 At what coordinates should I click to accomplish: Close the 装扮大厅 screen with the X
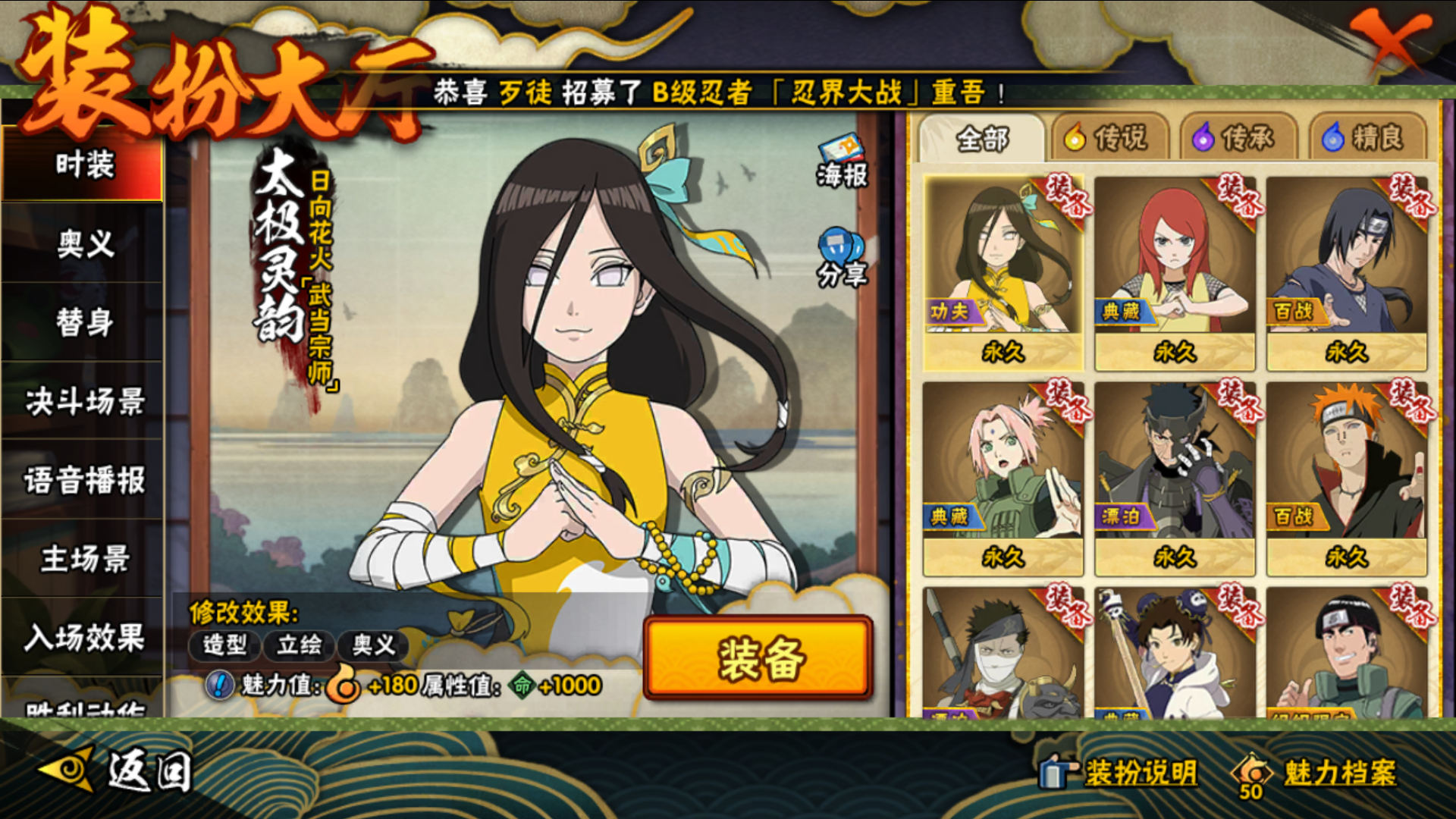[x=1390, y=42]
